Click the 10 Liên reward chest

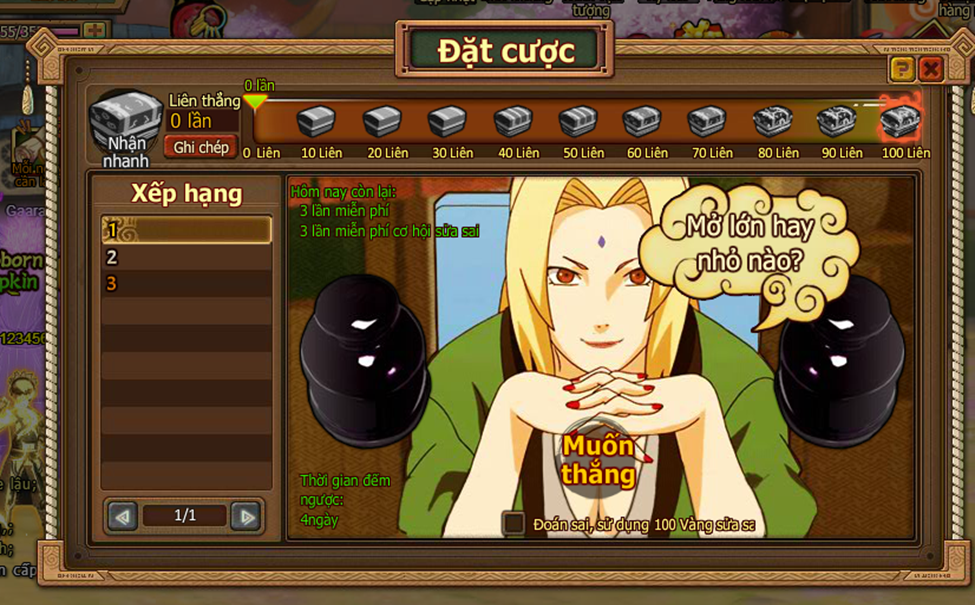click(317, 122)
